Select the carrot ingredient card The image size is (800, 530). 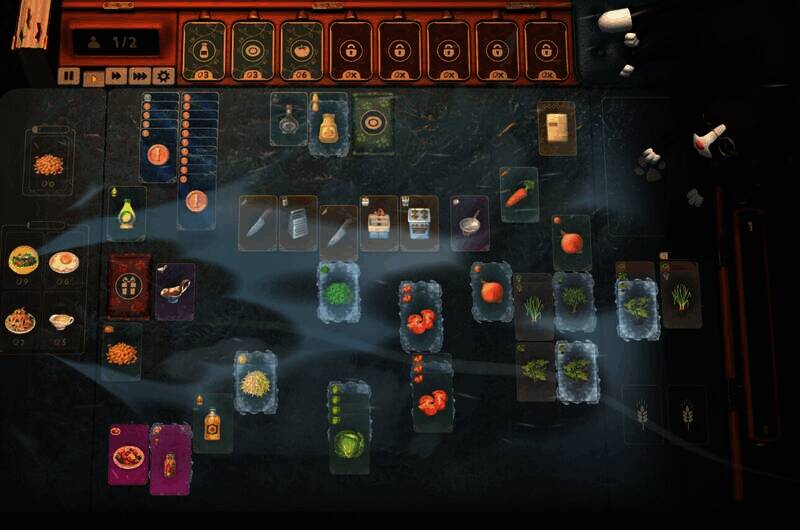tap(518, 194)
